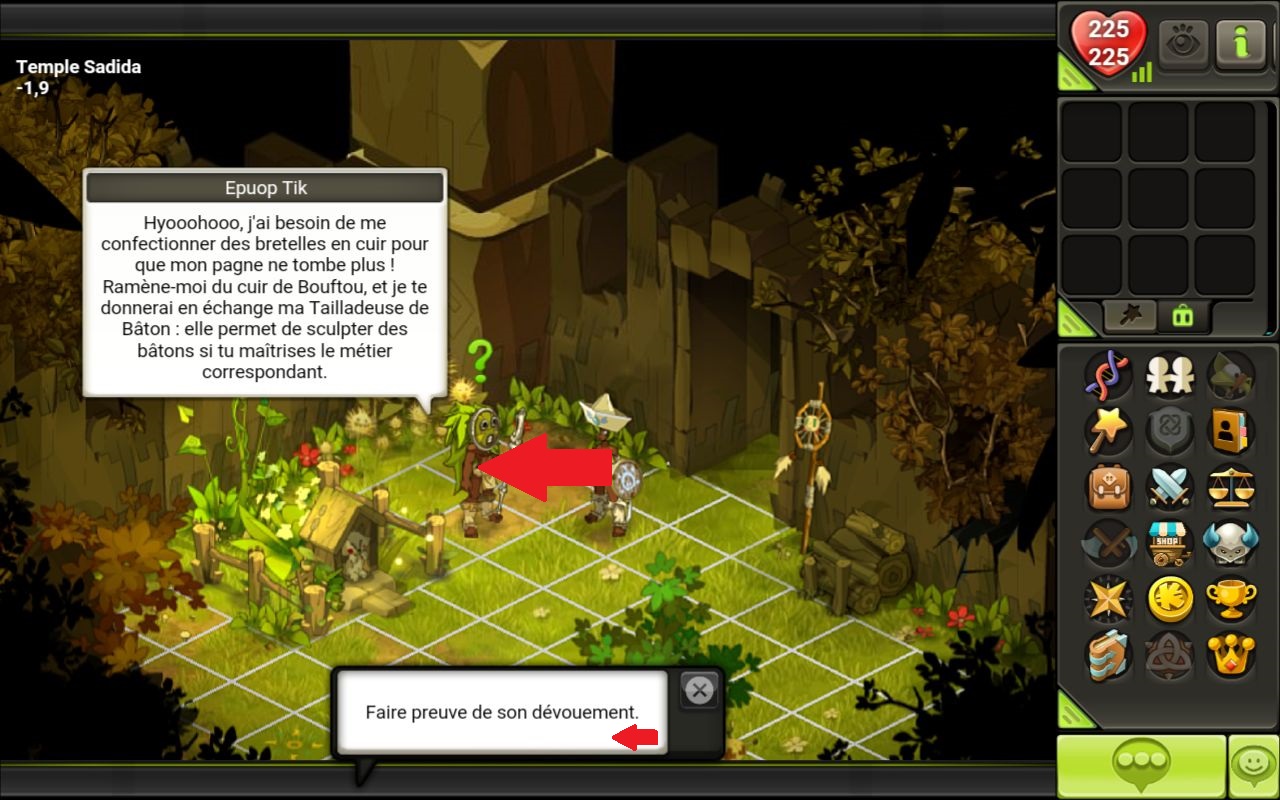Open the gold trophy achievements icon
This screenshot has width=1280, height=800.
click(x=1229, y=599)
